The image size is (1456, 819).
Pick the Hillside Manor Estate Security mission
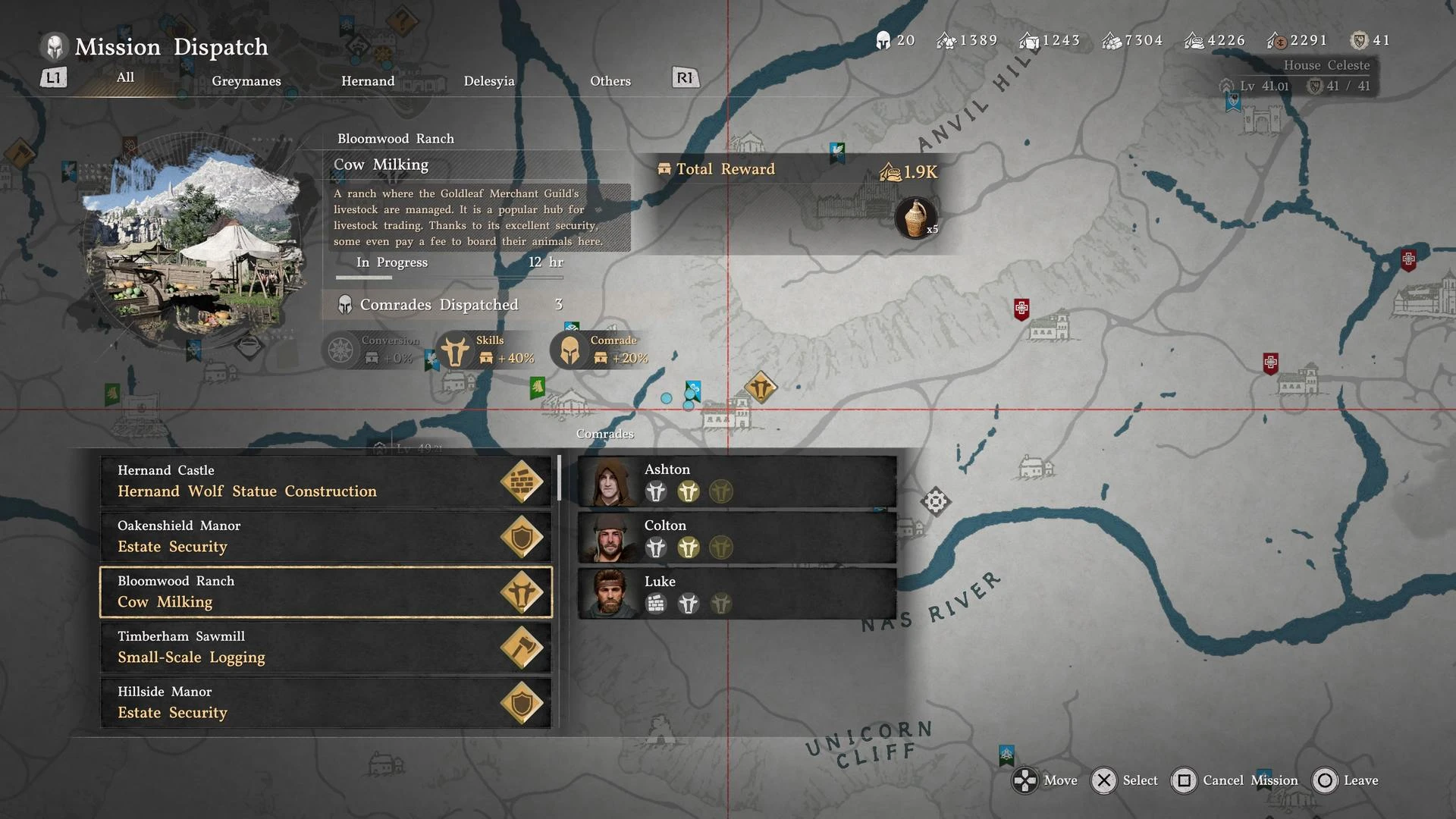[x=326, y=703]
